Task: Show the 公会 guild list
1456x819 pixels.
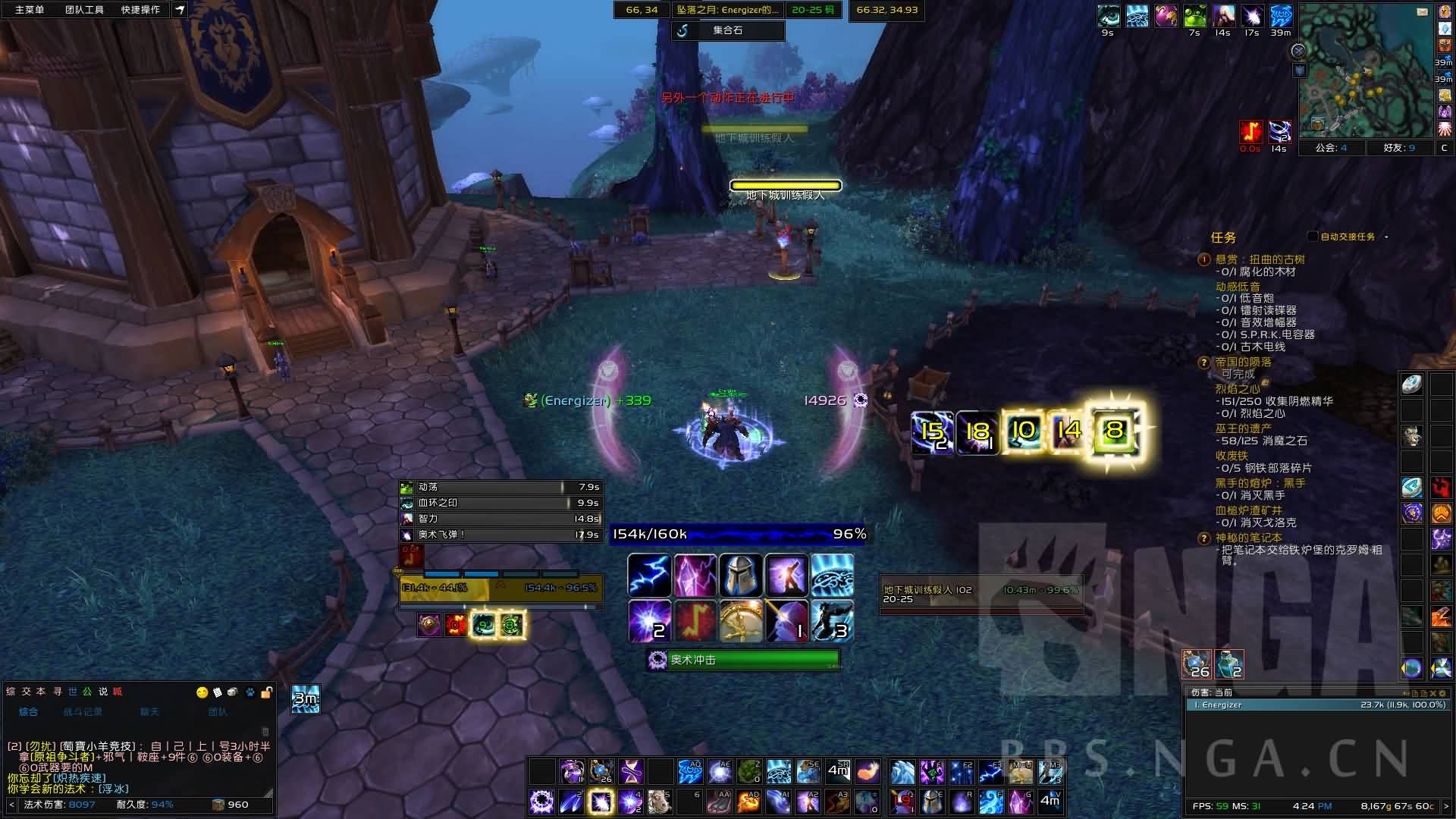Action: (1331, 148)
